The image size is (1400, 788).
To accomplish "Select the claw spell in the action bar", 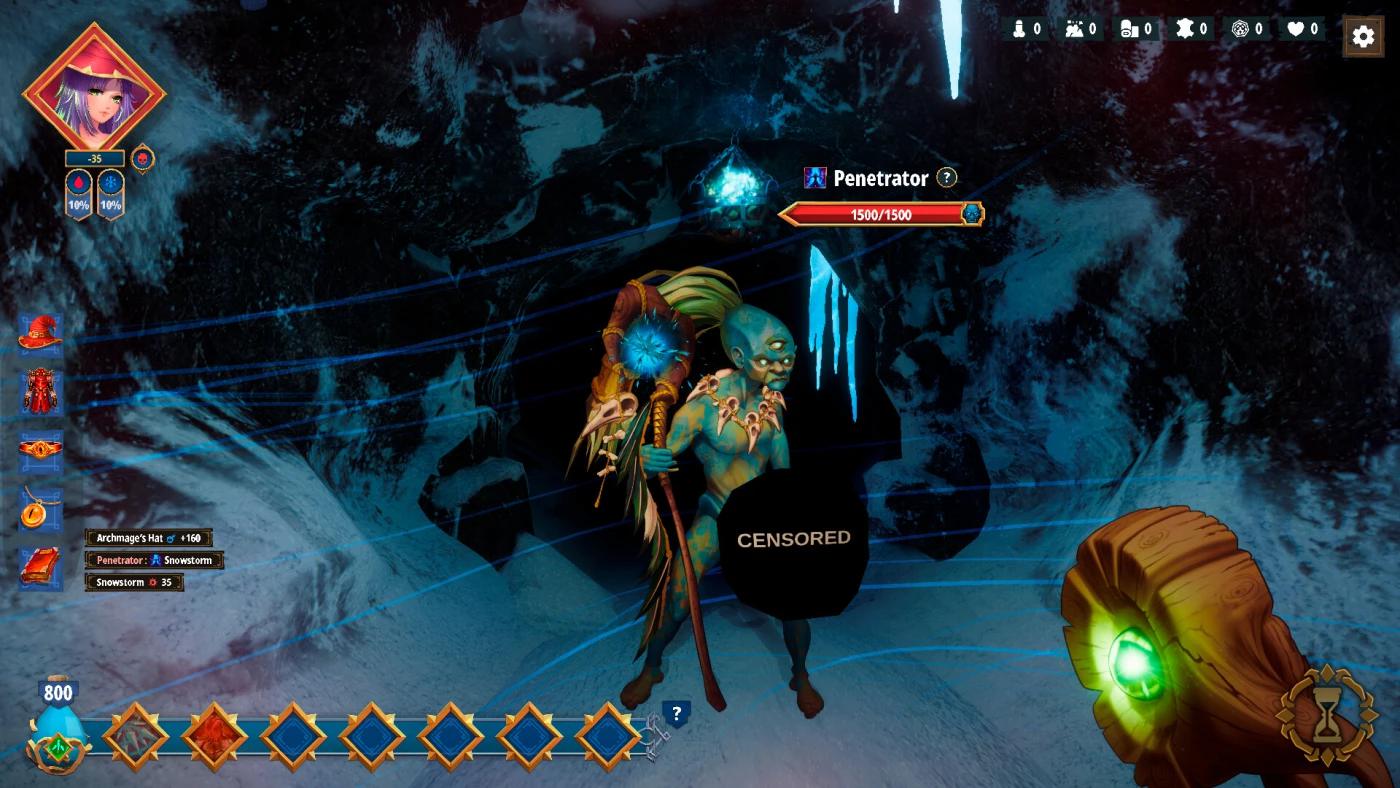I will pos(135,737).
